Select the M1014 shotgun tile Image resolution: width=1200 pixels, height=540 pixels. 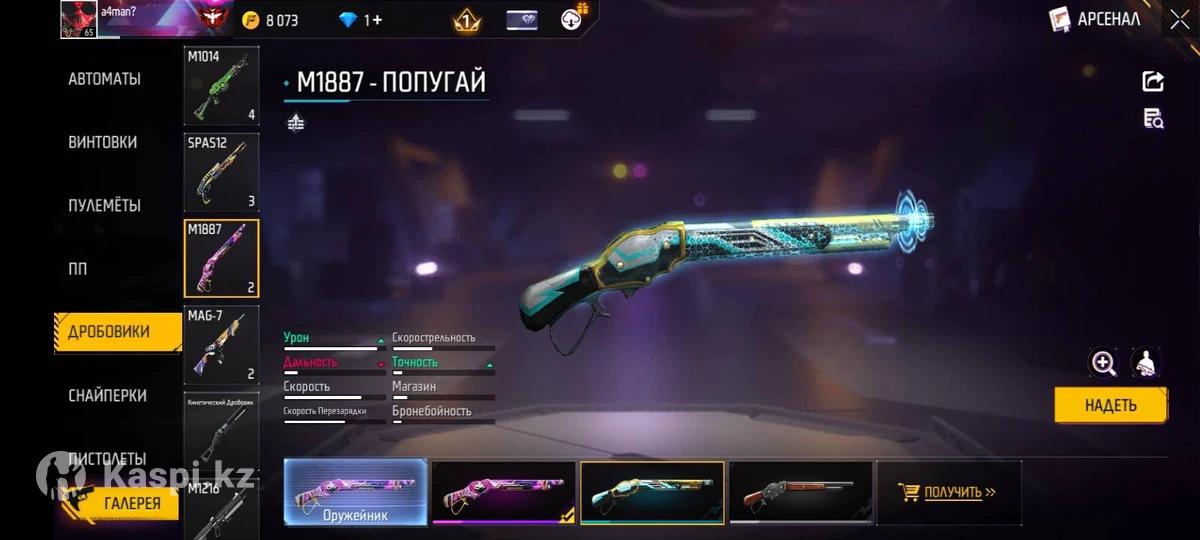221,86
